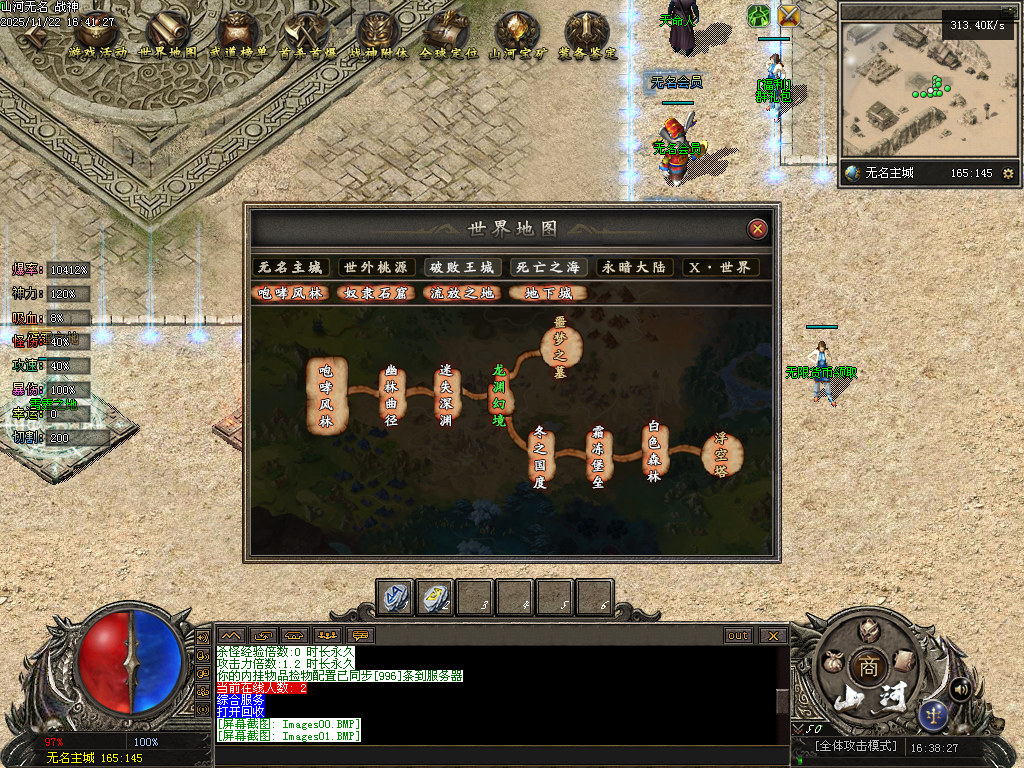Open the 商 shop button

coord(865,667)
